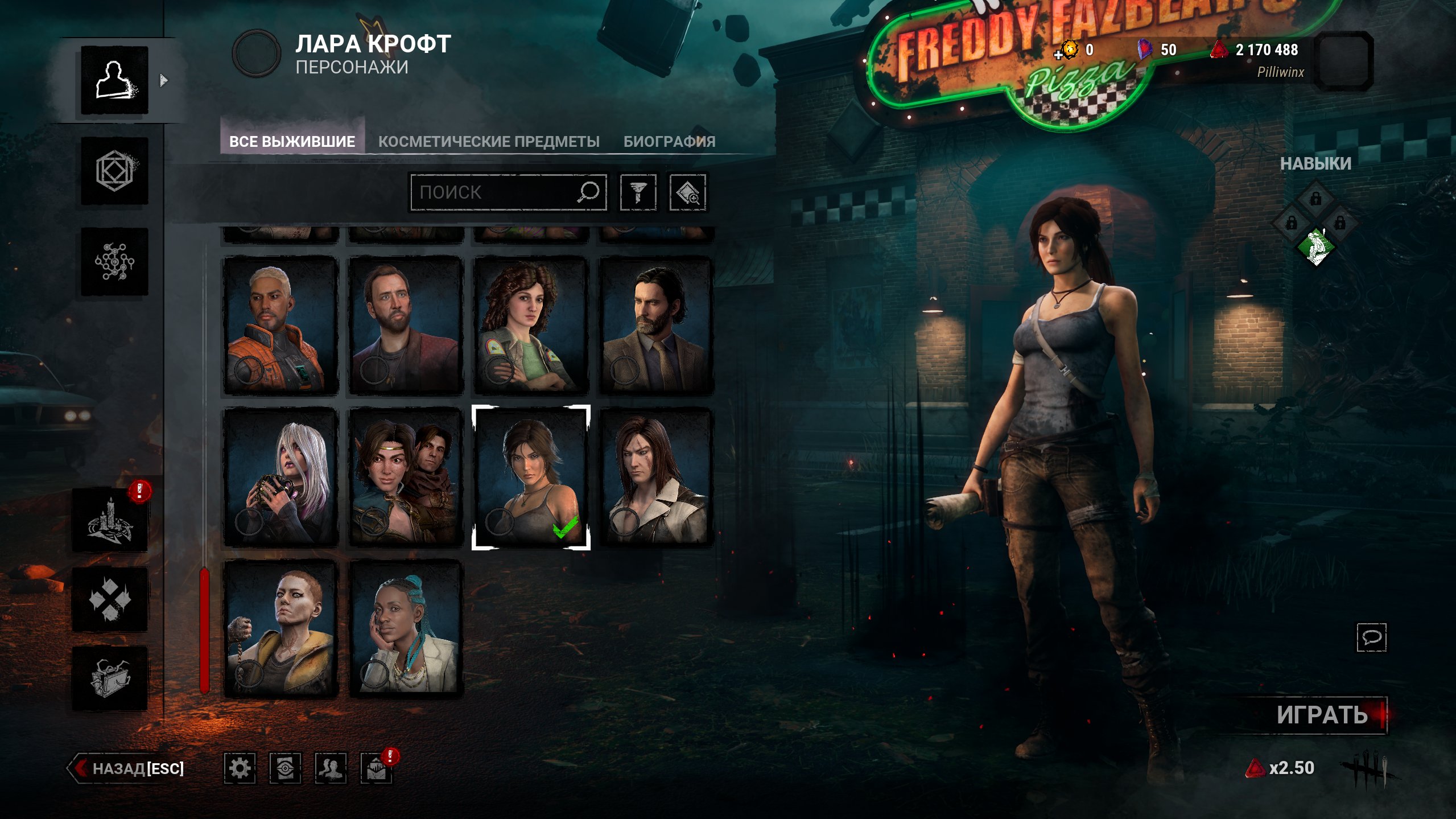1456x819 pixels.
Task: Start a match with Играть
Action: coord(1322,715)
